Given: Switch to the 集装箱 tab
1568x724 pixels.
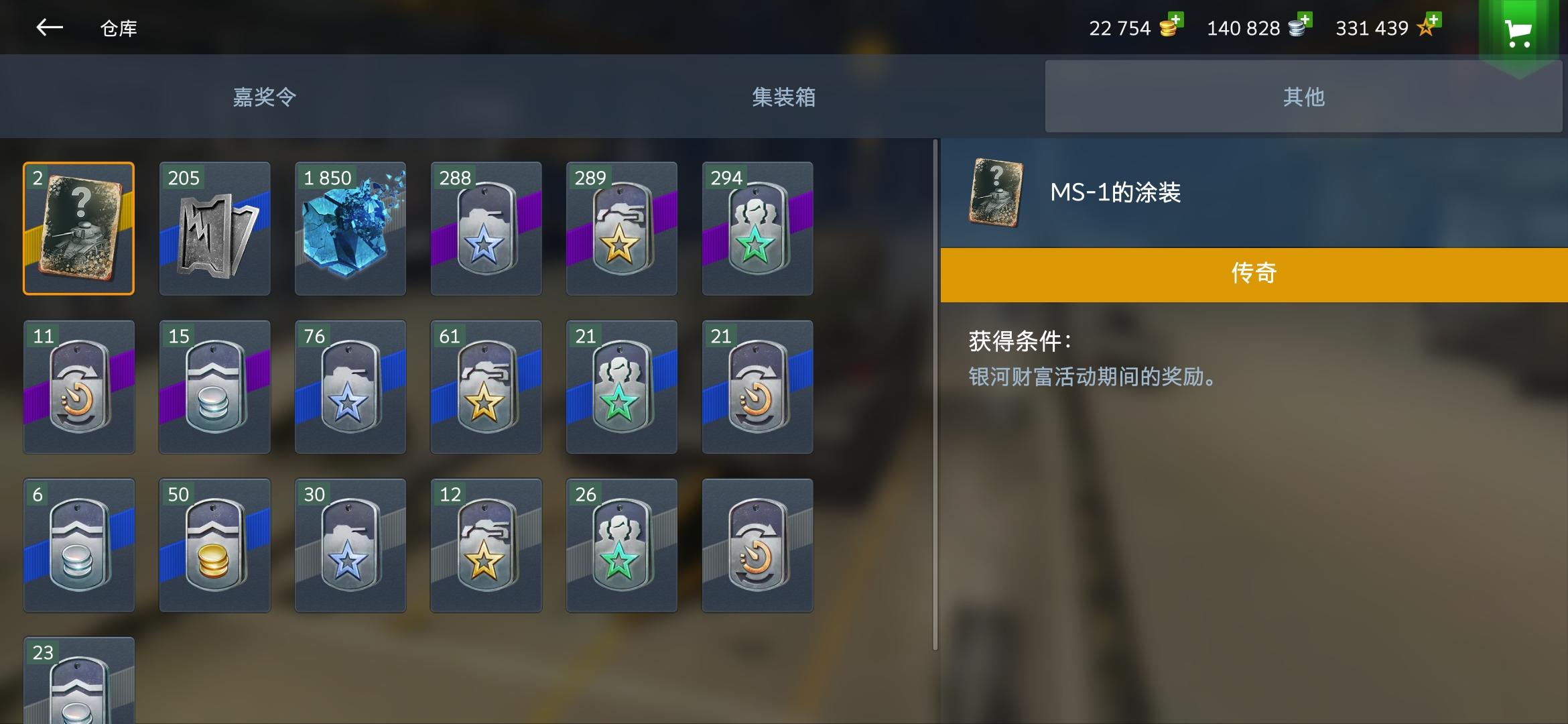Looking at the screenshot, I should click(783, 96).
